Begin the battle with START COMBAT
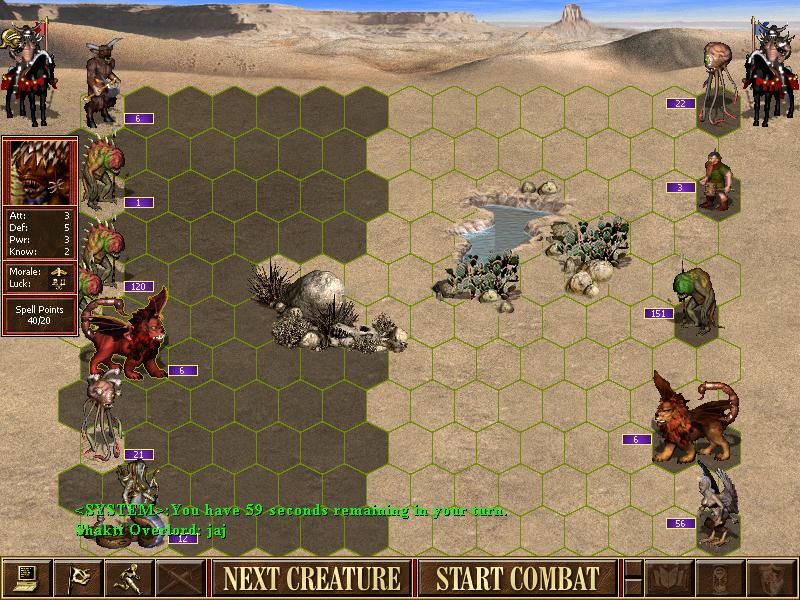Screen dimensions: 800x600 click(517, 578)
